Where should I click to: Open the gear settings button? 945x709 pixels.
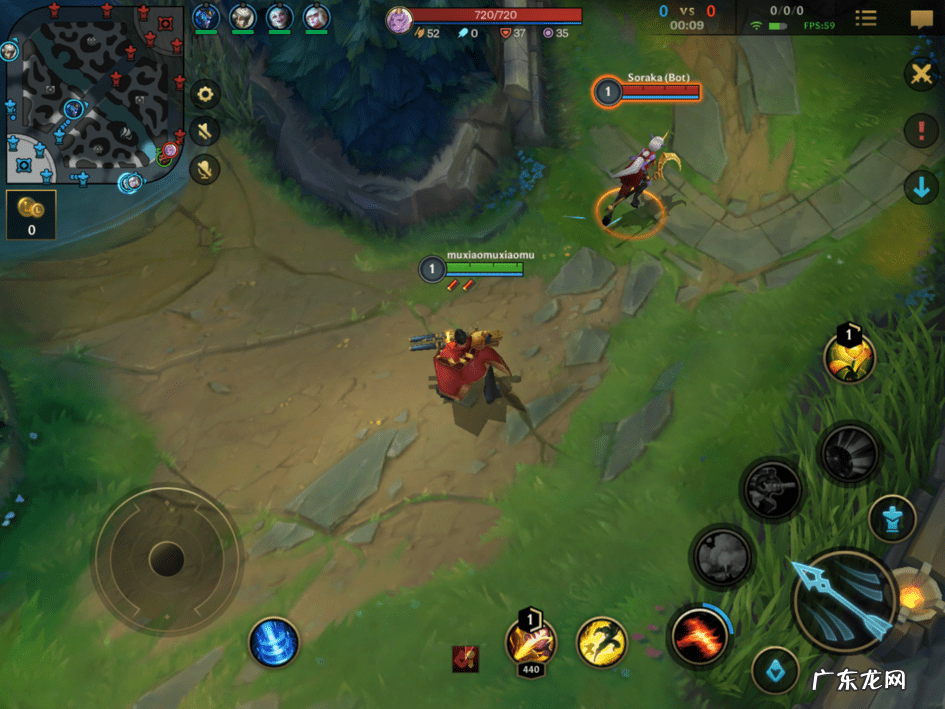point(206,94)
